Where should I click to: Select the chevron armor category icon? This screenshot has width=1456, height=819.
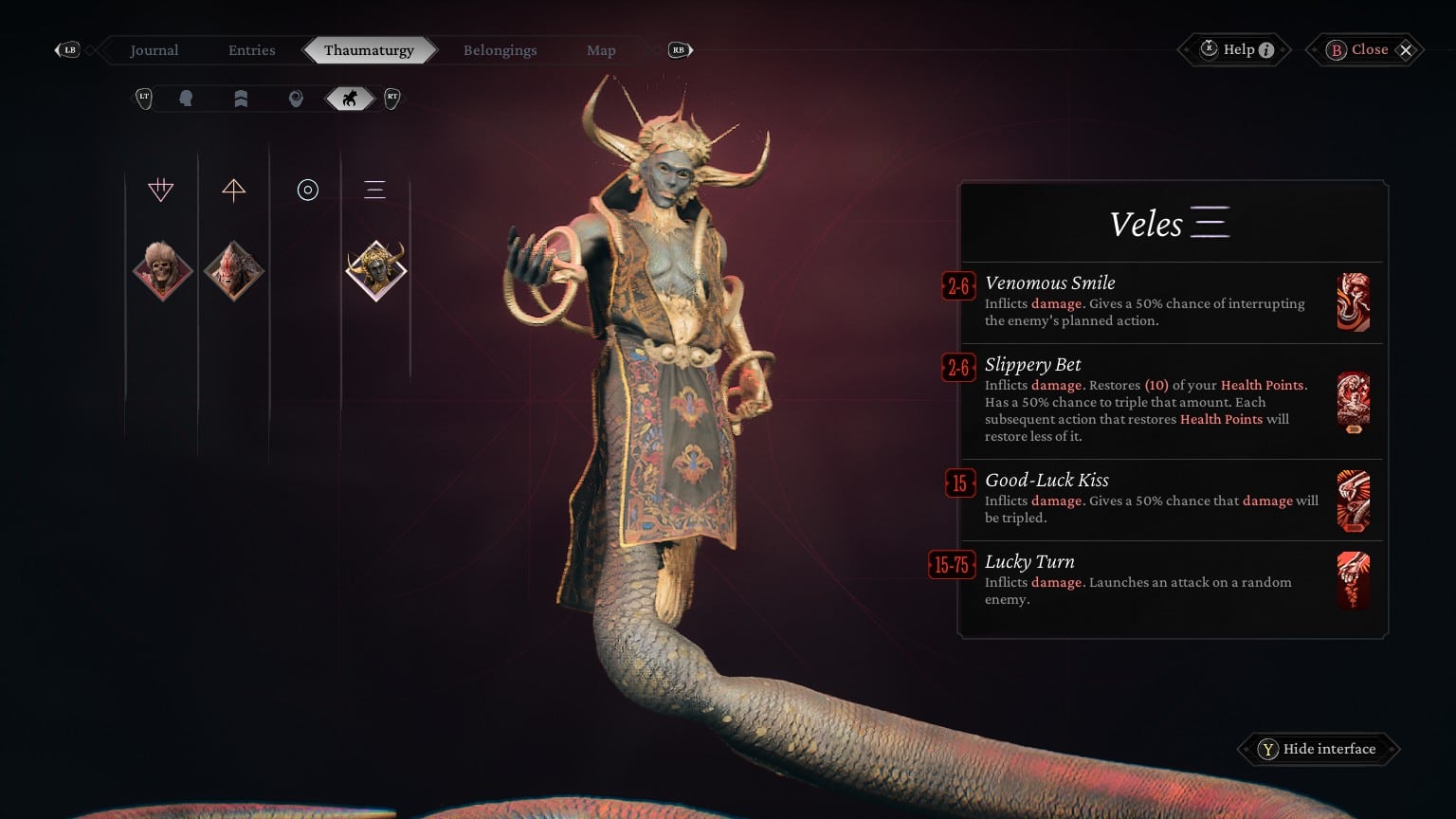[241, 98]
